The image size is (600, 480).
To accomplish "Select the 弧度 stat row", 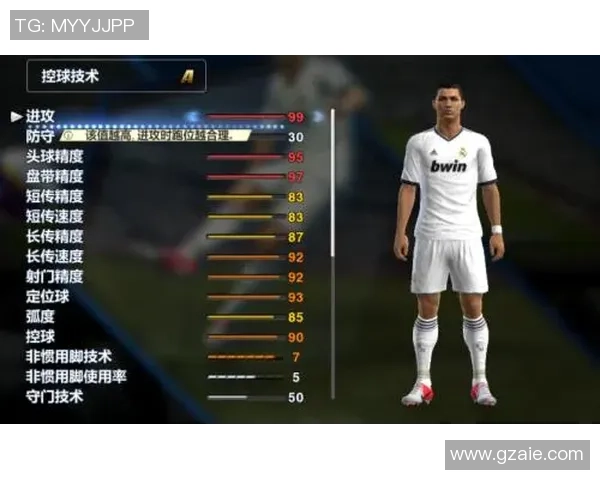I will coord(42,317).
